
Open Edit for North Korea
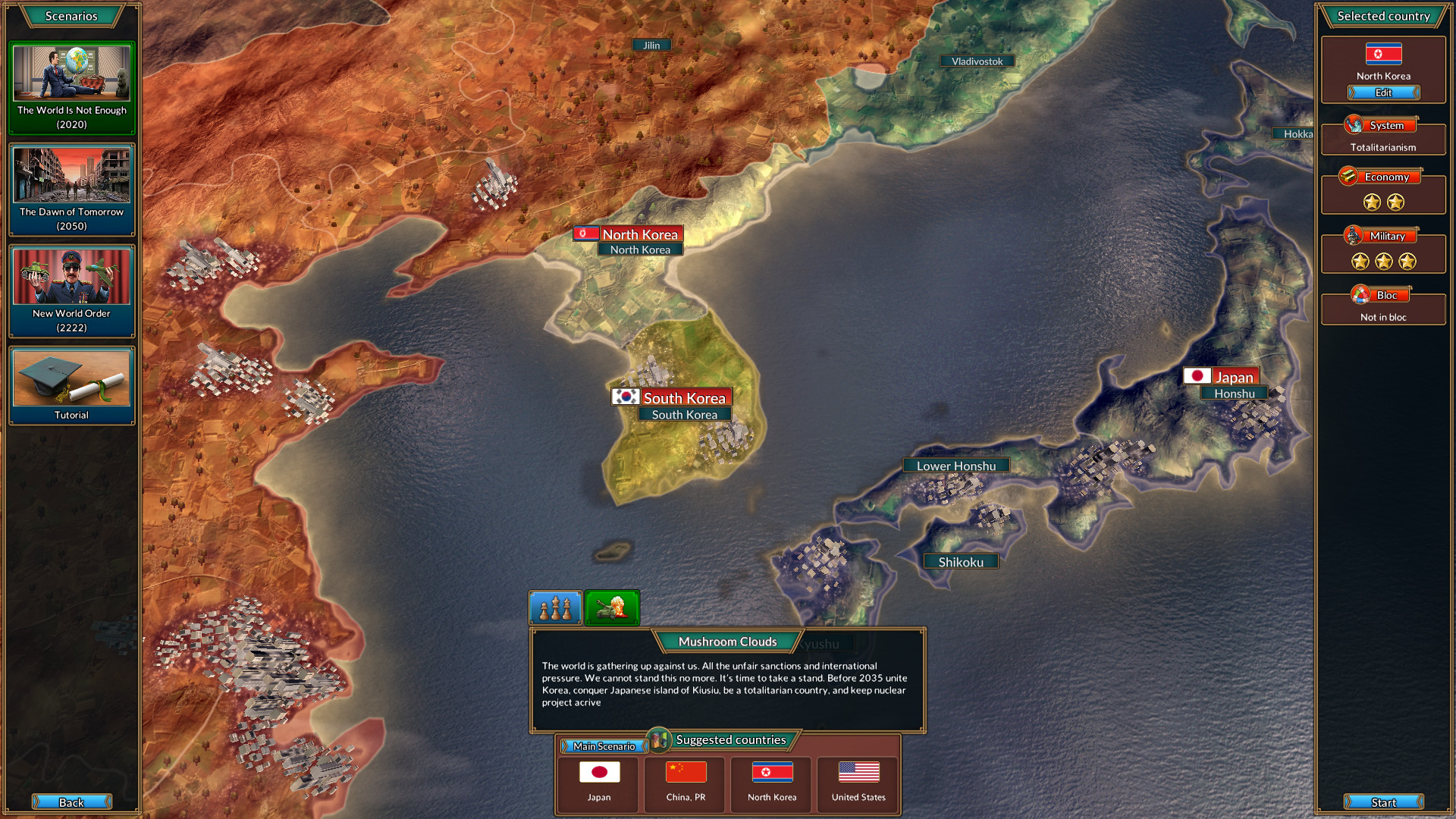pos(1383,93)
